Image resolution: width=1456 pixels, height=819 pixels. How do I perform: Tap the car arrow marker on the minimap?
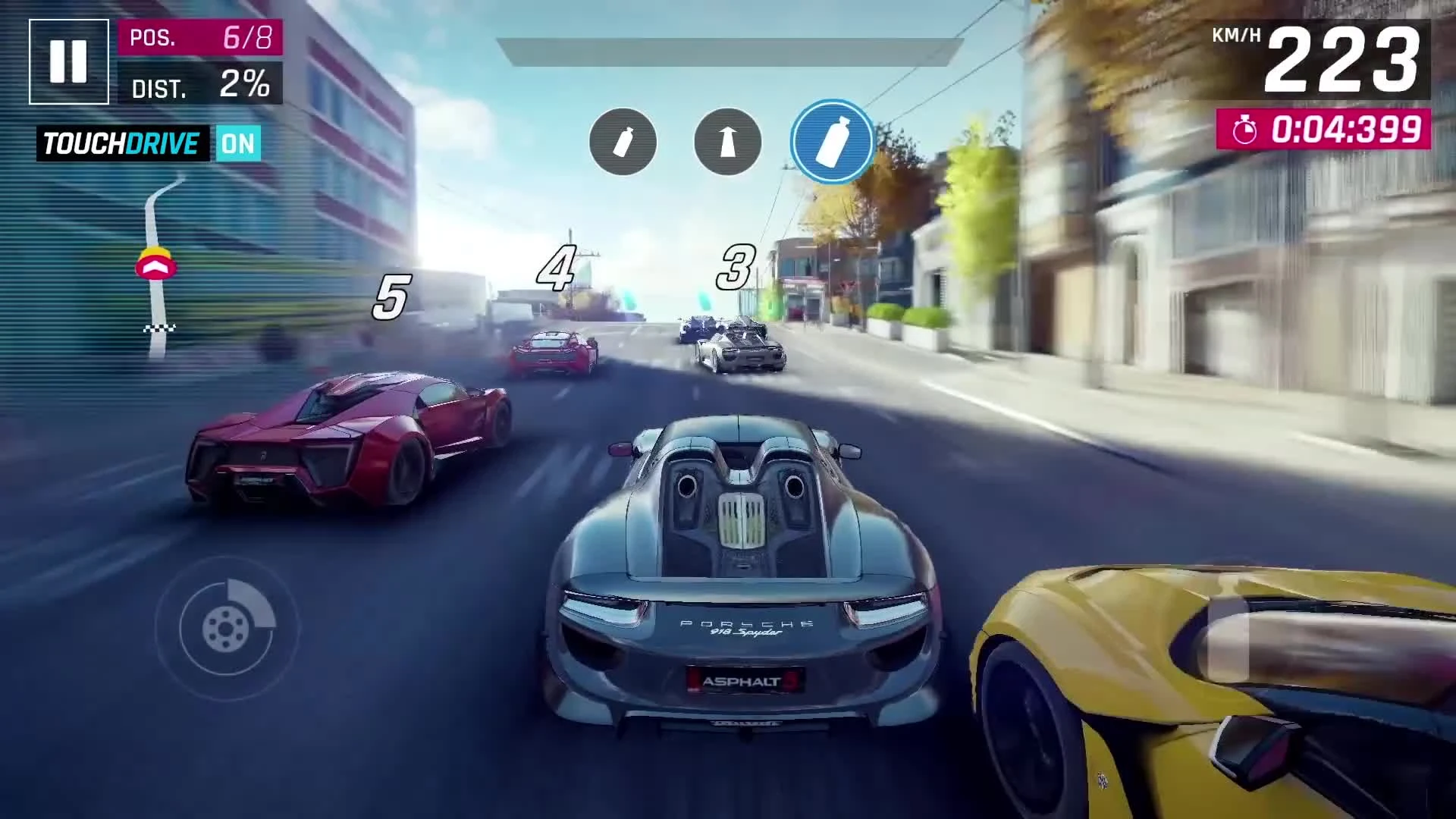(x=157, y=265)
